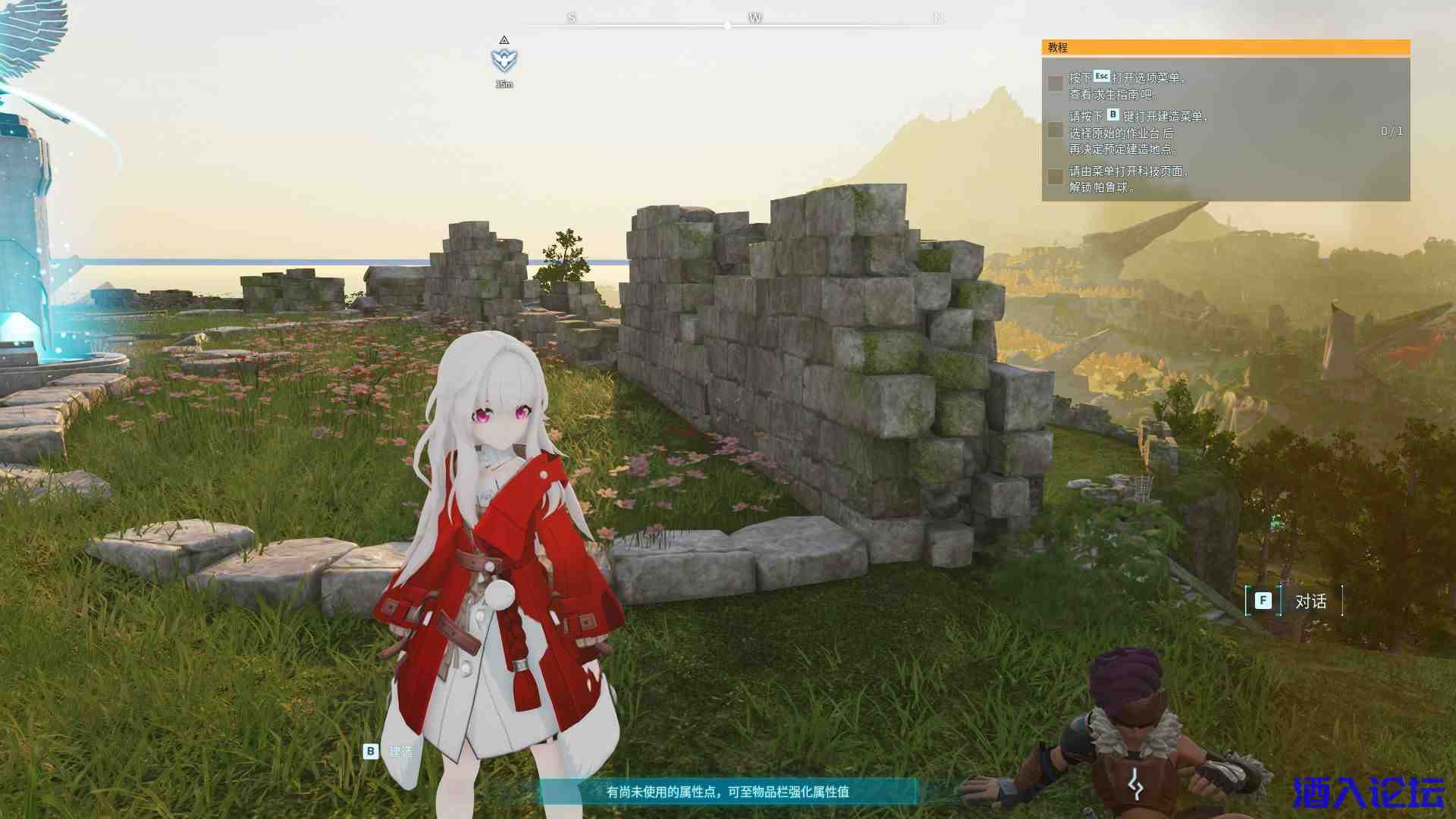Select the orange 教程 tutorial header bar

pos(1225,47)
